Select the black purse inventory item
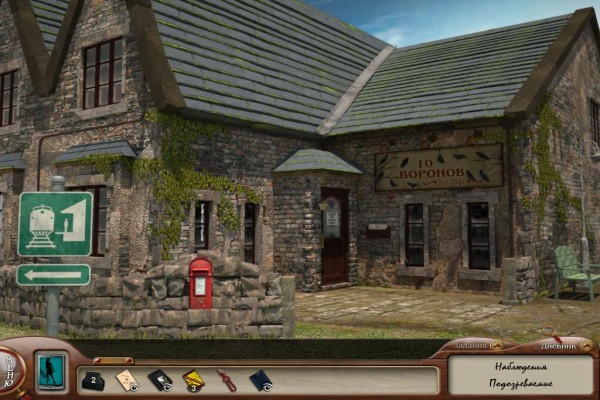The height and width of the screenshot is (400, 600). (x=92, y=380)
